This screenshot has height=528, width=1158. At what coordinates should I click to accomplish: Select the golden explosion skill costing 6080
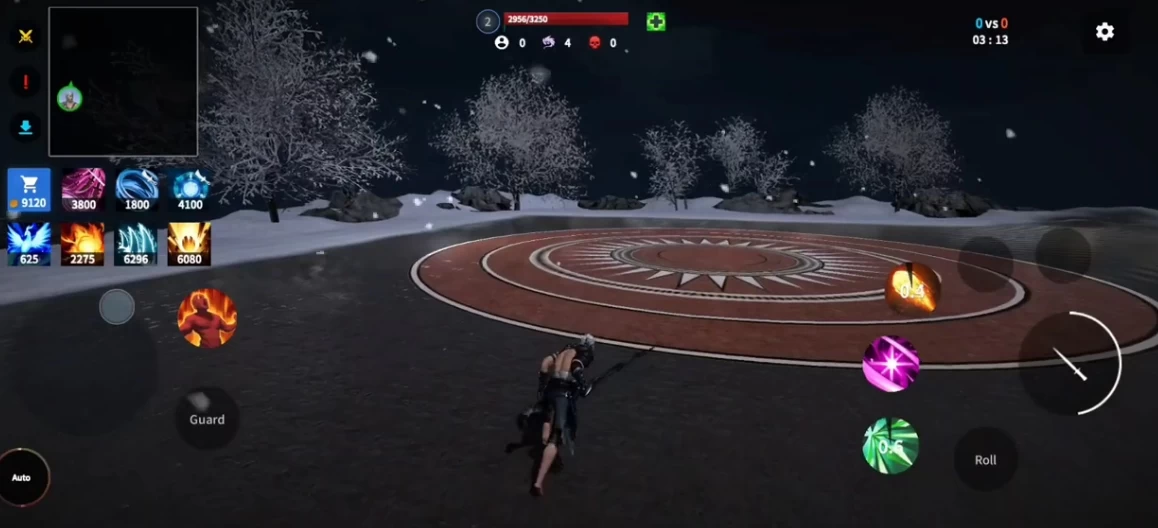tap(190, 243)
